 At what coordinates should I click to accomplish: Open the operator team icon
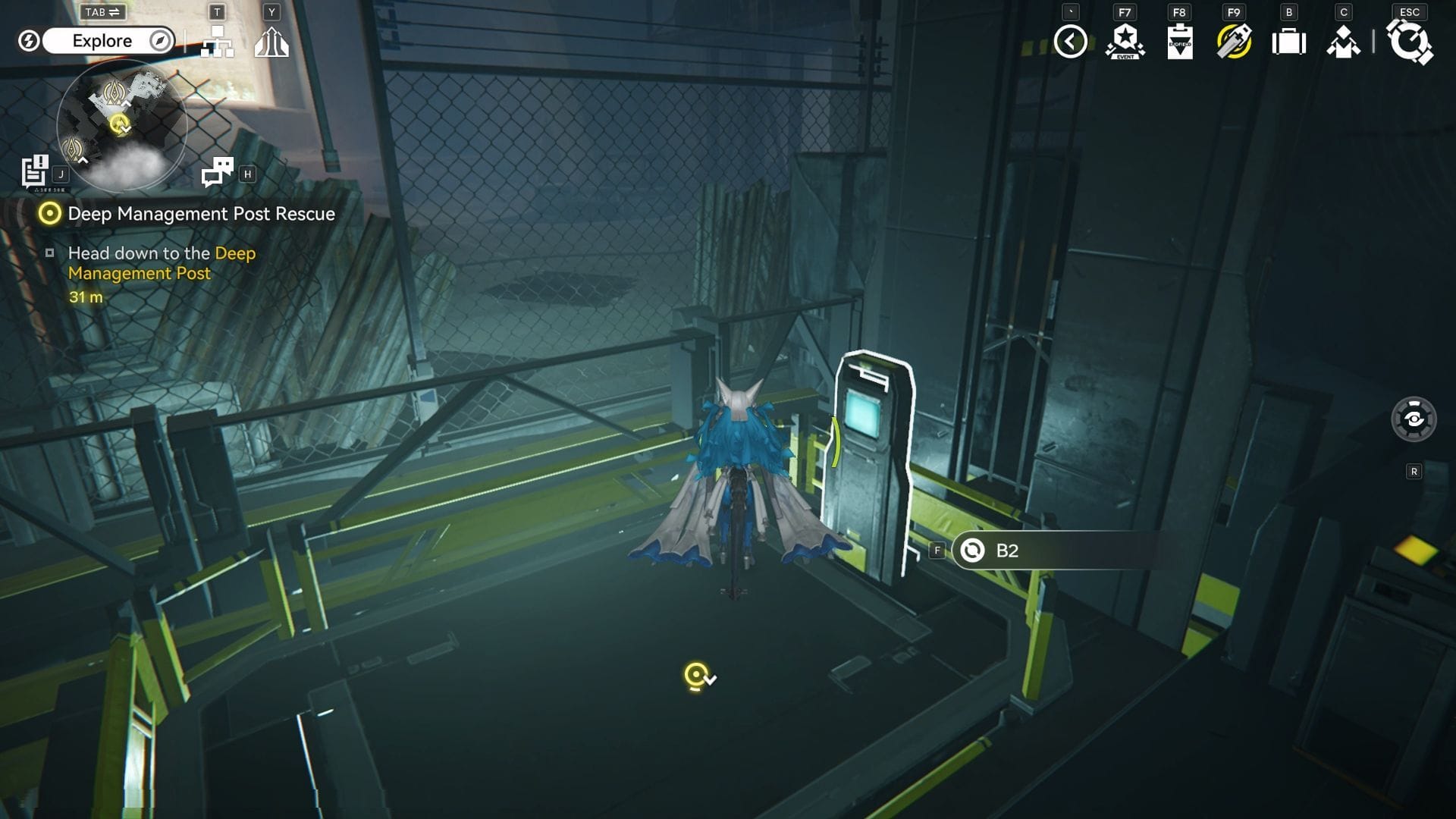[x=1343, y=42]
